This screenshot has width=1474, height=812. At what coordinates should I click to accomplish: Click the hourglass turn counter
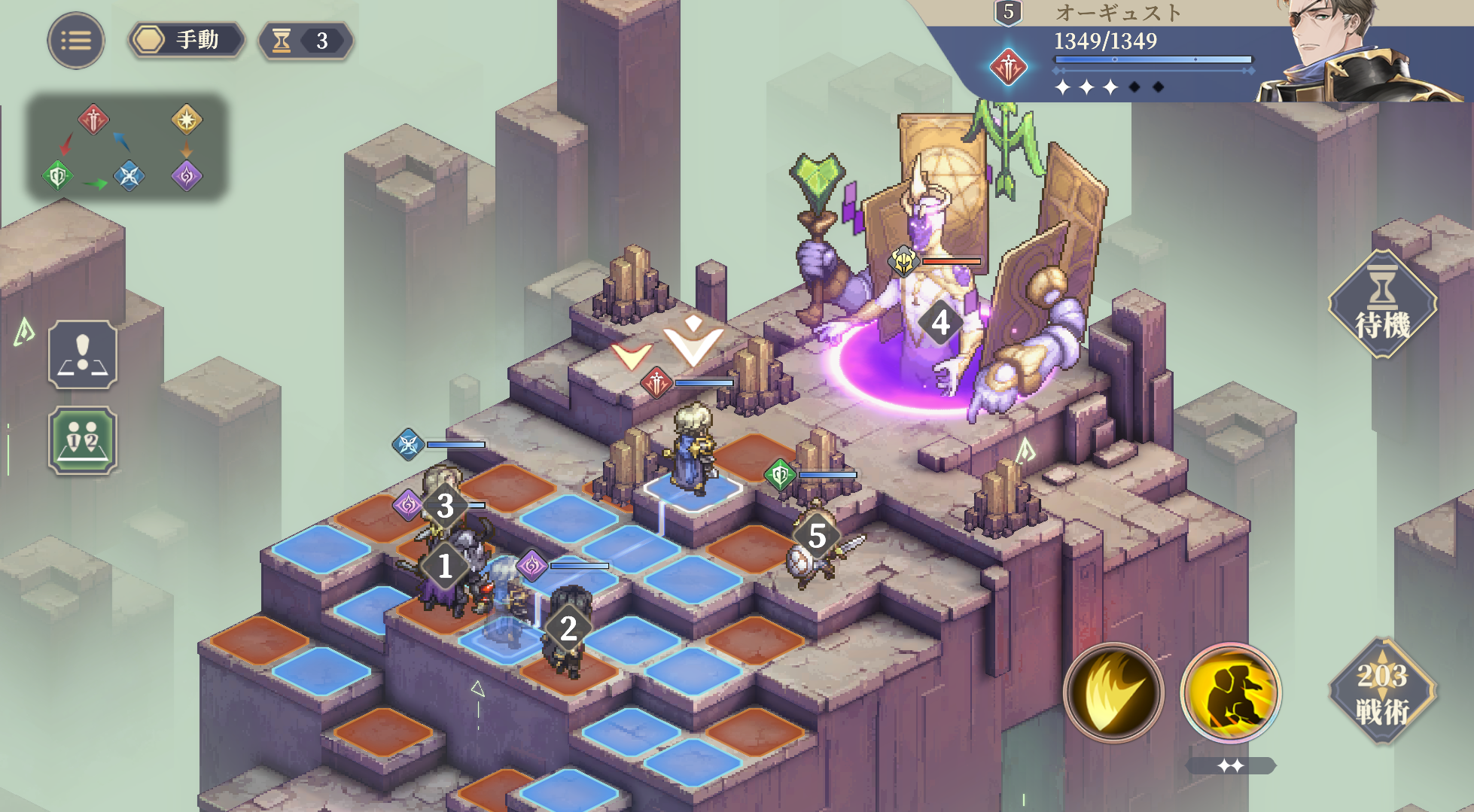pyautogui.click(x=305, y=41)
